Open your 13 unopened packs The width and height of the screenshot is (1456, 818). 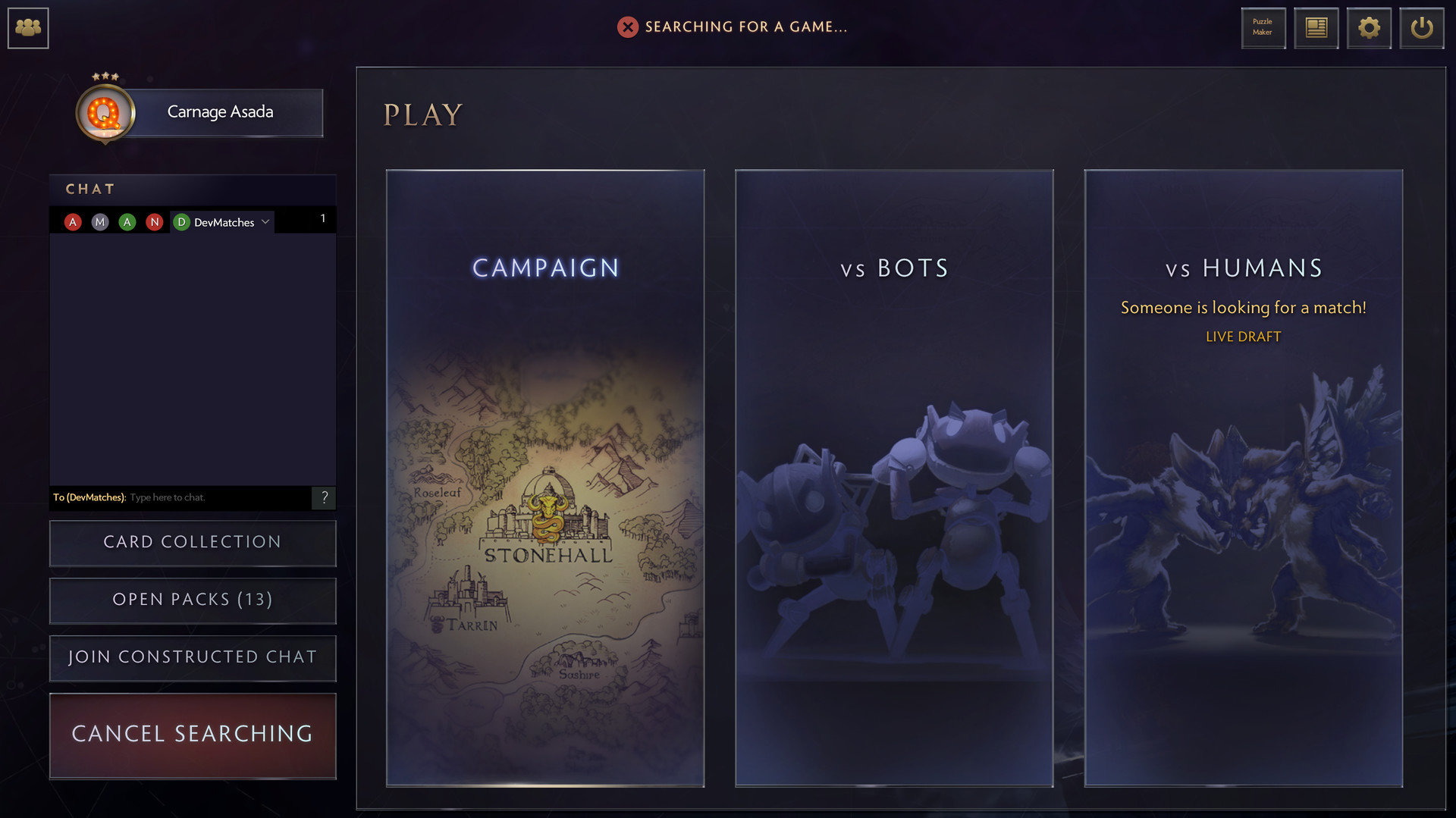(192, 600)
